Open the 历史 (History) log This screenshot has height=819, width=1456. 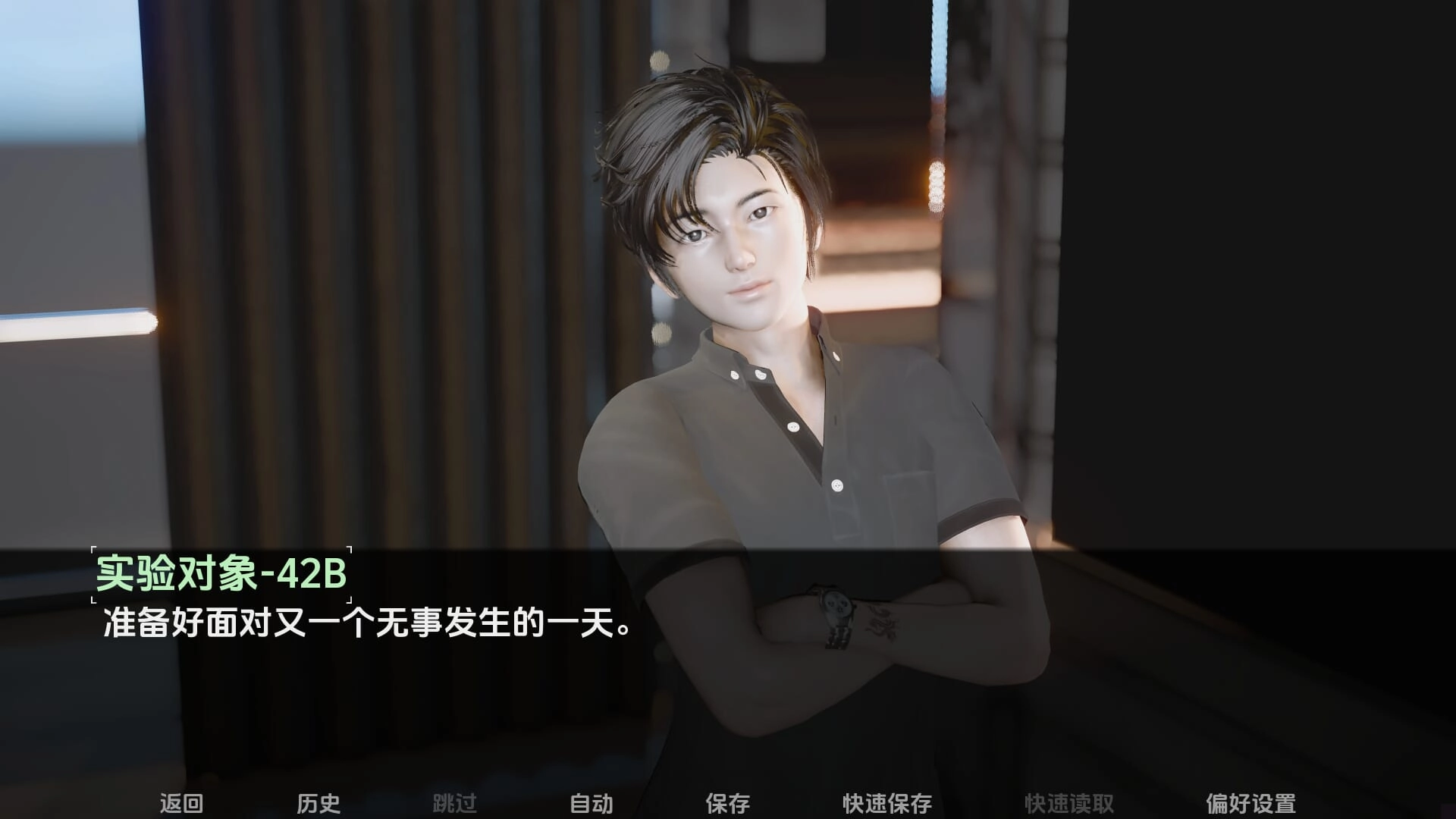[318, 803]
